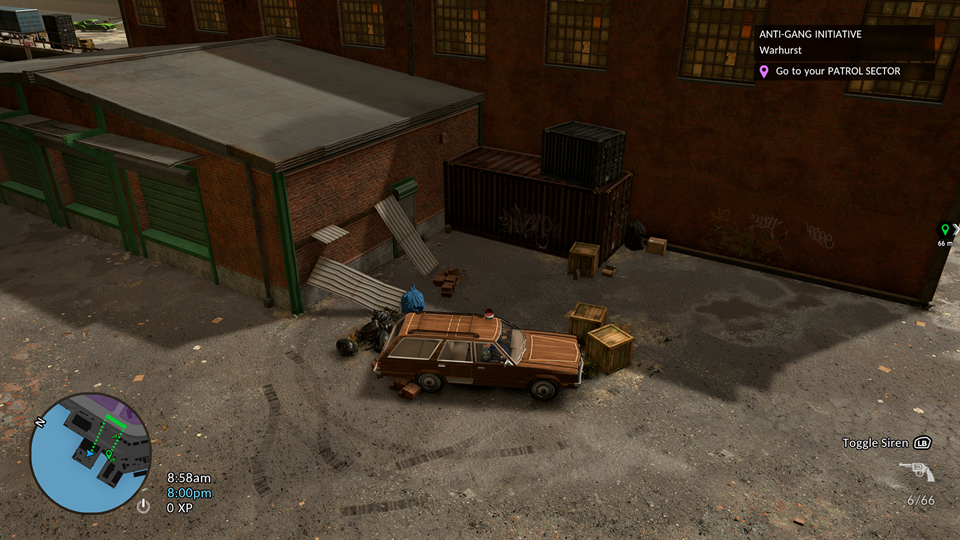This screenshot has width=960, height=540.
Task: Click the power icon beside the minimap
Action: coord(143,506)
